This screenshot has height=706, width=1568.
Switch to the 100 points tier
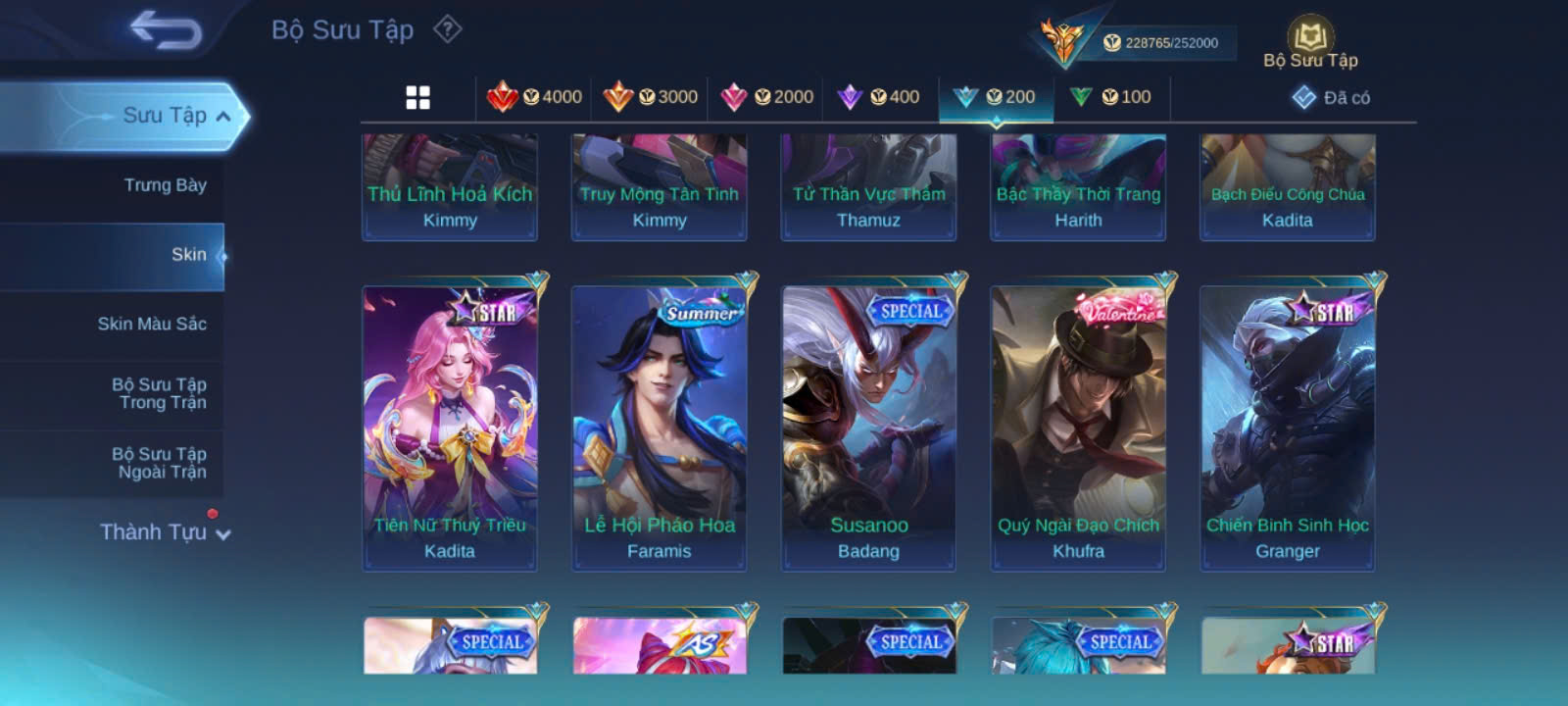click(1111, 97)
